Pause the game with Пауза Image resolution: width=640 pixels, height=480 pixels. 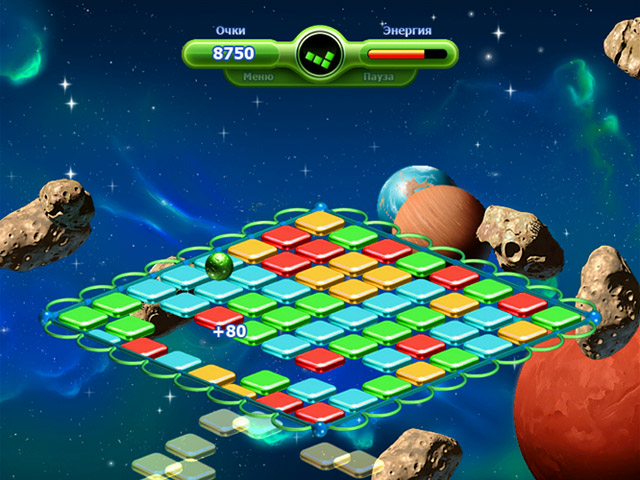379,75
